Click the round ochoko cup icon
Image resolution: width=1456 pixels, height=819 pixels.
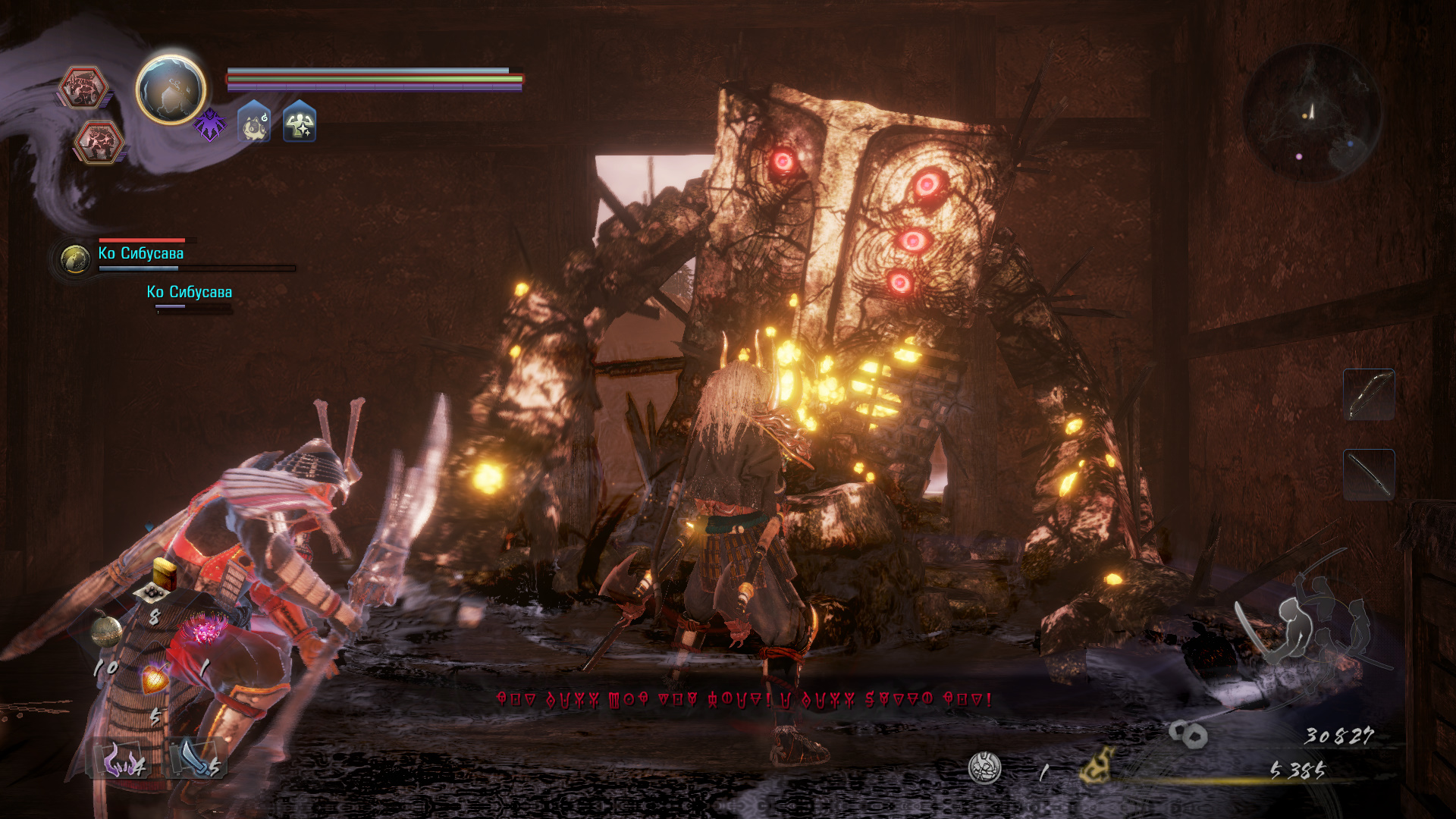point(985,768)
